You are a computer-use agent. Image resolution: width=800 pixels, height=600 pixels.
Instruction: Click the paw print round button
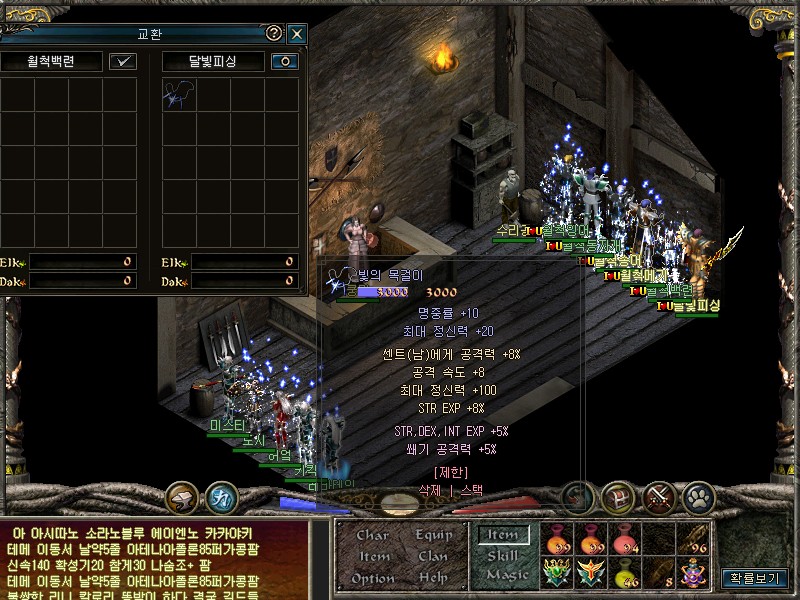point(700,496)
